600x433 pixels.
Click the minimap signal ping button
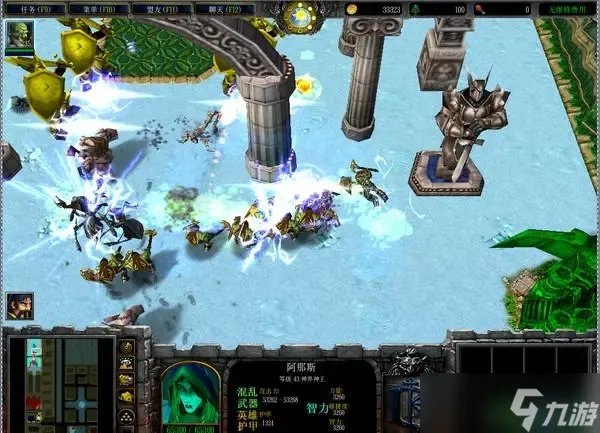pyautogui.click(x=127, y=348)
